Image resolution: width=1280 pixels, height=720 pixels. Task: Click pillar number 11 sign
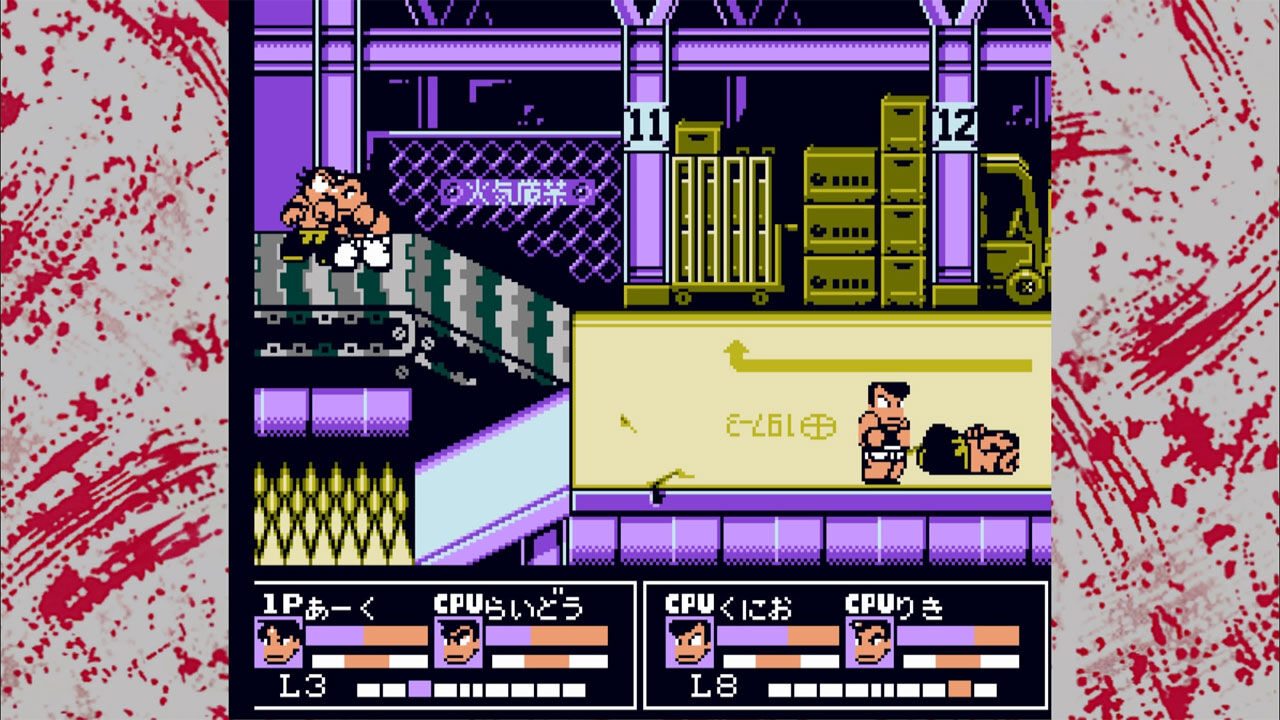[646, 126]
